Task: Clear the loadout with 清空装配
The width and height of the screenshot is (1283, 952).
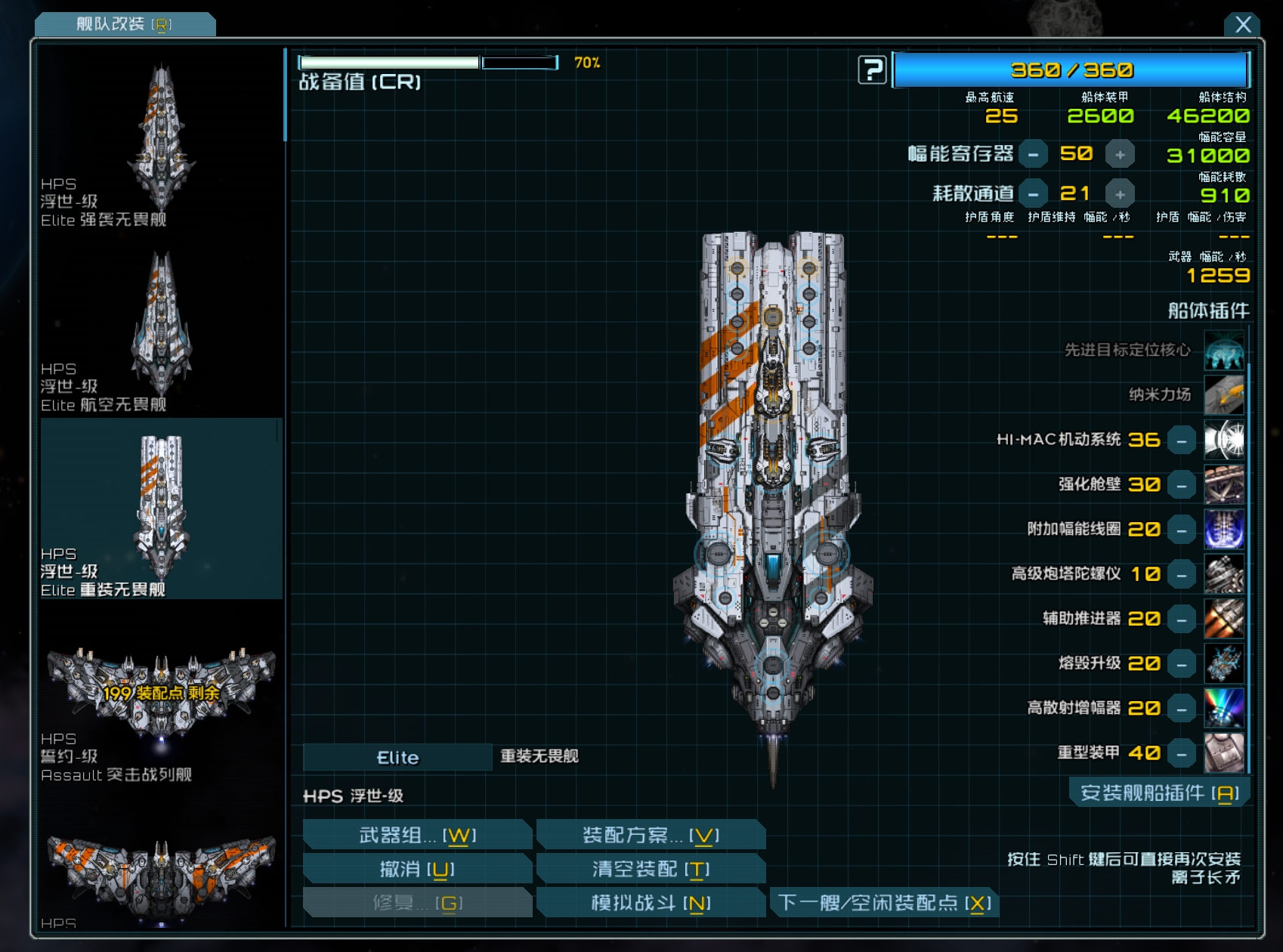Action: 651,869
